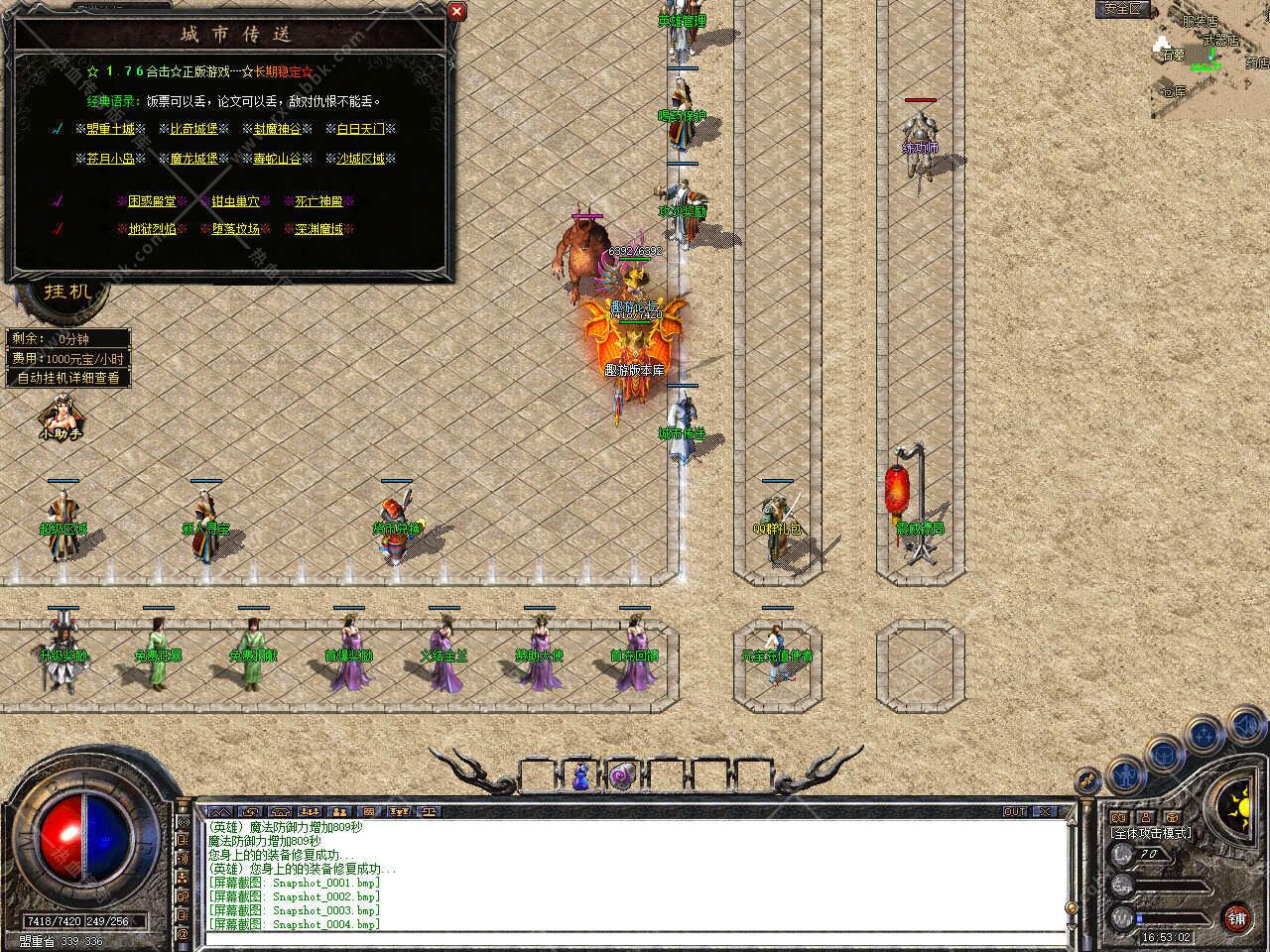1270x952 pixels.
Task: Enter the 钳虫巢穴 dungeon link
Action: click(x=235, y=201)
